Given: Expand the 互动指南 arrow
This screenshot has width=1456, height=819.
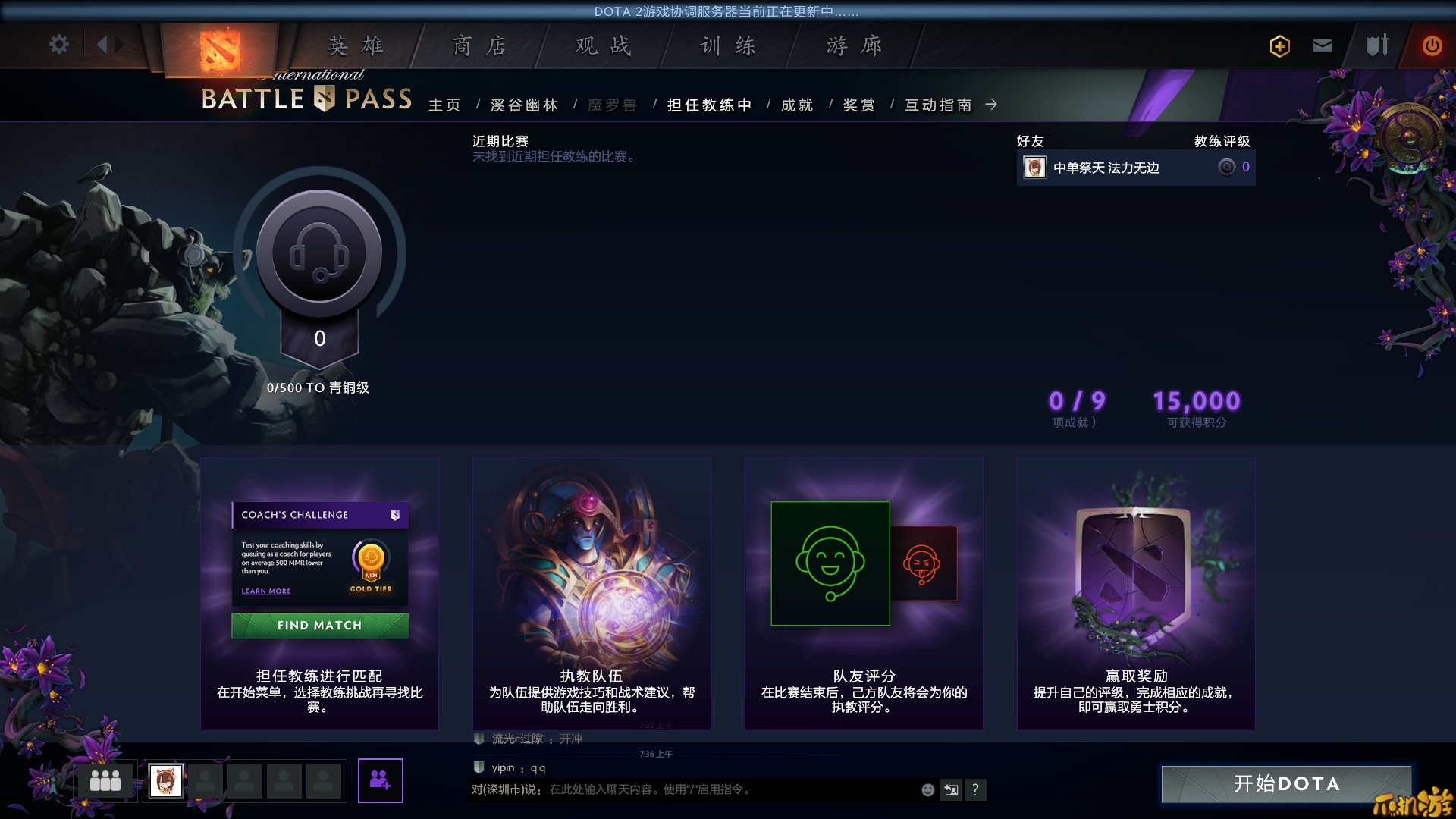Looking at the screenshot, I should click(992, 105).
